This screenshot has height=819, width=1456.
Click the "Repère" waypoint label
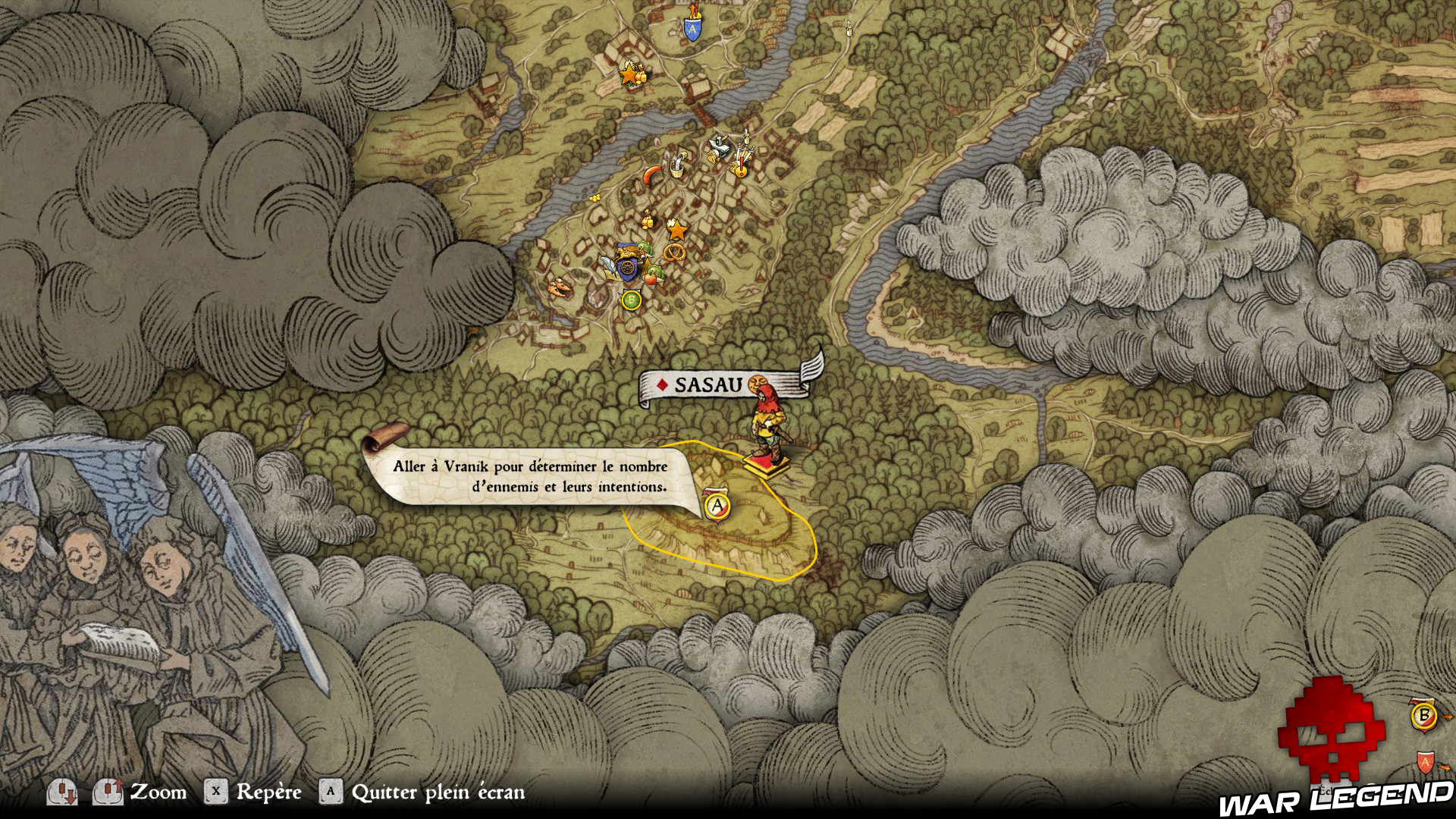[268, 792]
